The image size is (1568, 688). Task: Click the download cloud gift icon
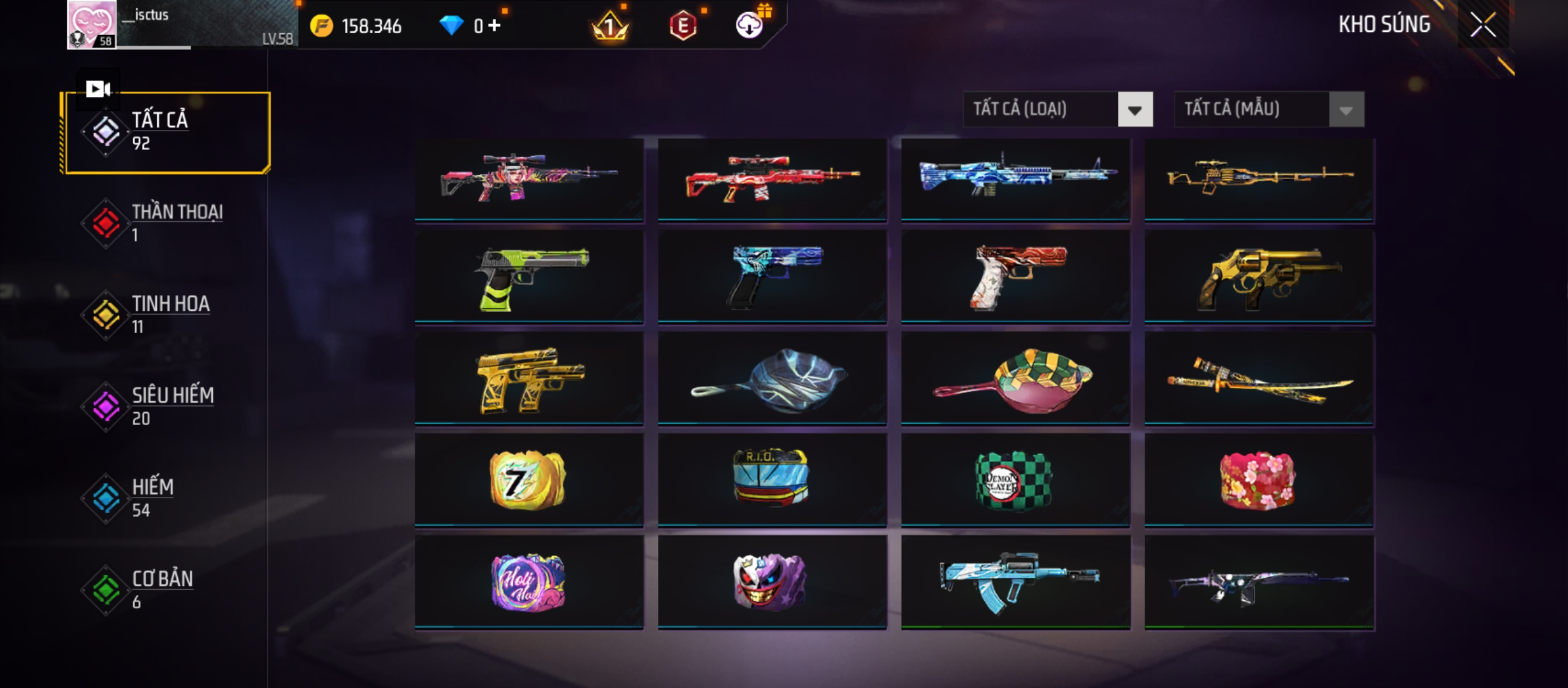[750, 25]
